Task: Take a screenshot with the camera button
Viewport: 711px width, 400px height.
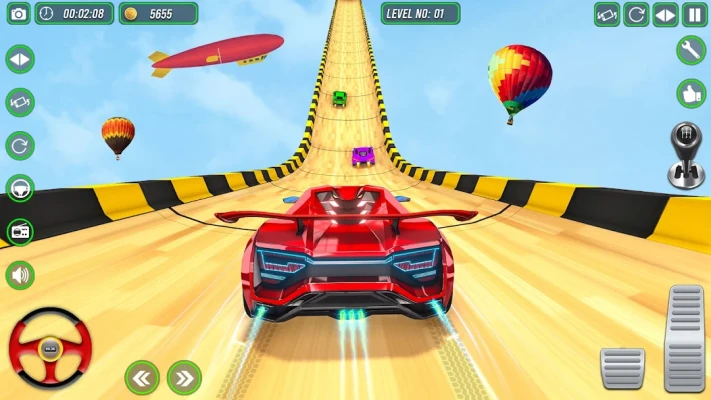Action: tap(15, 14)
